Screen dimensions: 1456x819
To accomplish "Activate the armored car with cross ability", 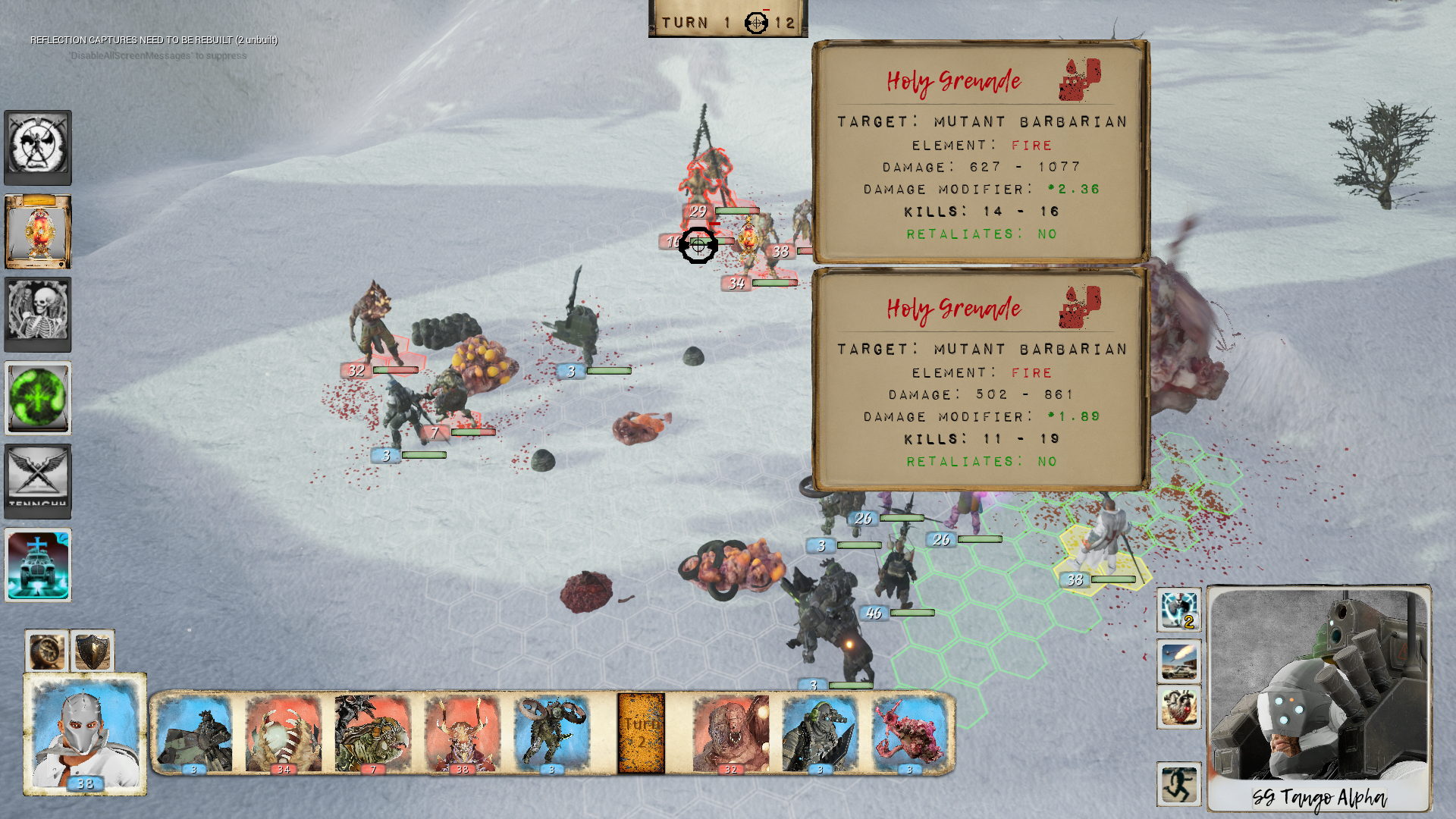I will click(x=38, y=566).
